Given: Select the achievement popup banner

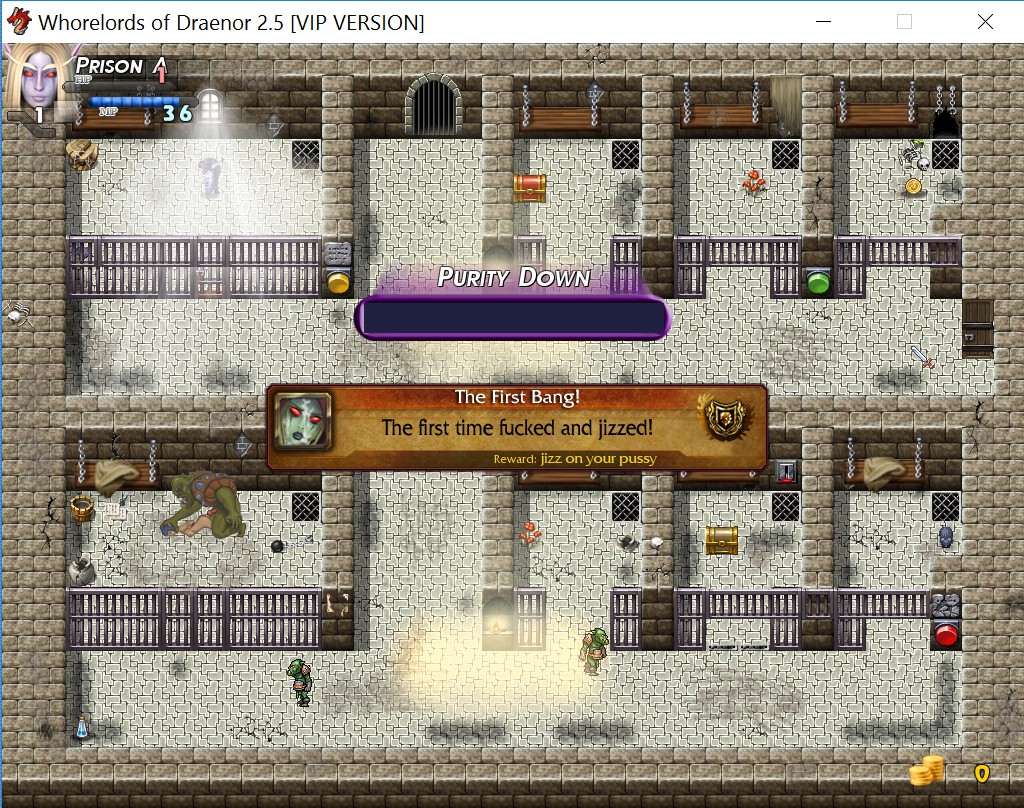Looking at the screenshot, I should point(516,428).
